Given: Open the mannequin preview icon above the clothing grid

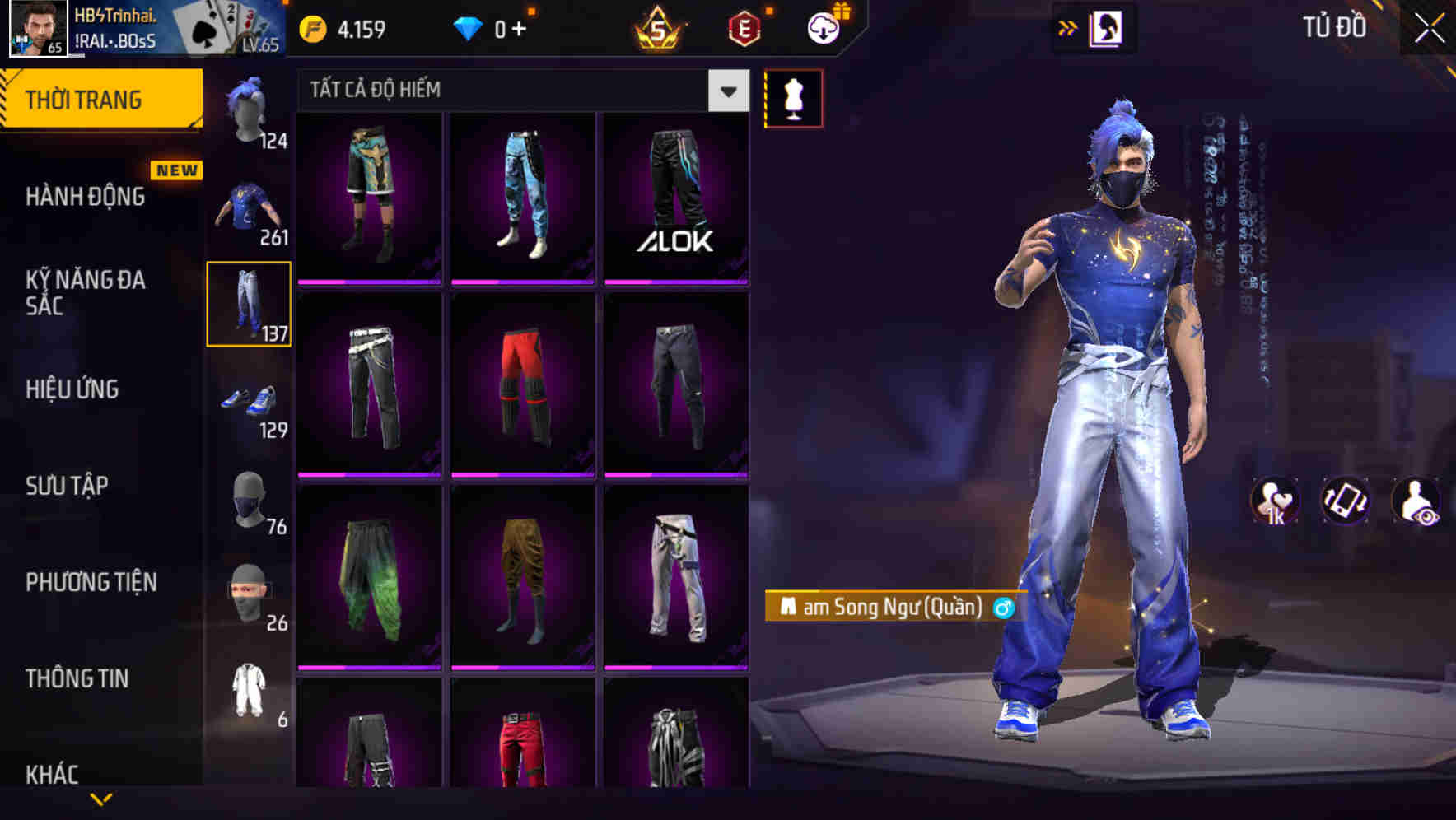Looking at the screenshot, I should click(793, 96).
